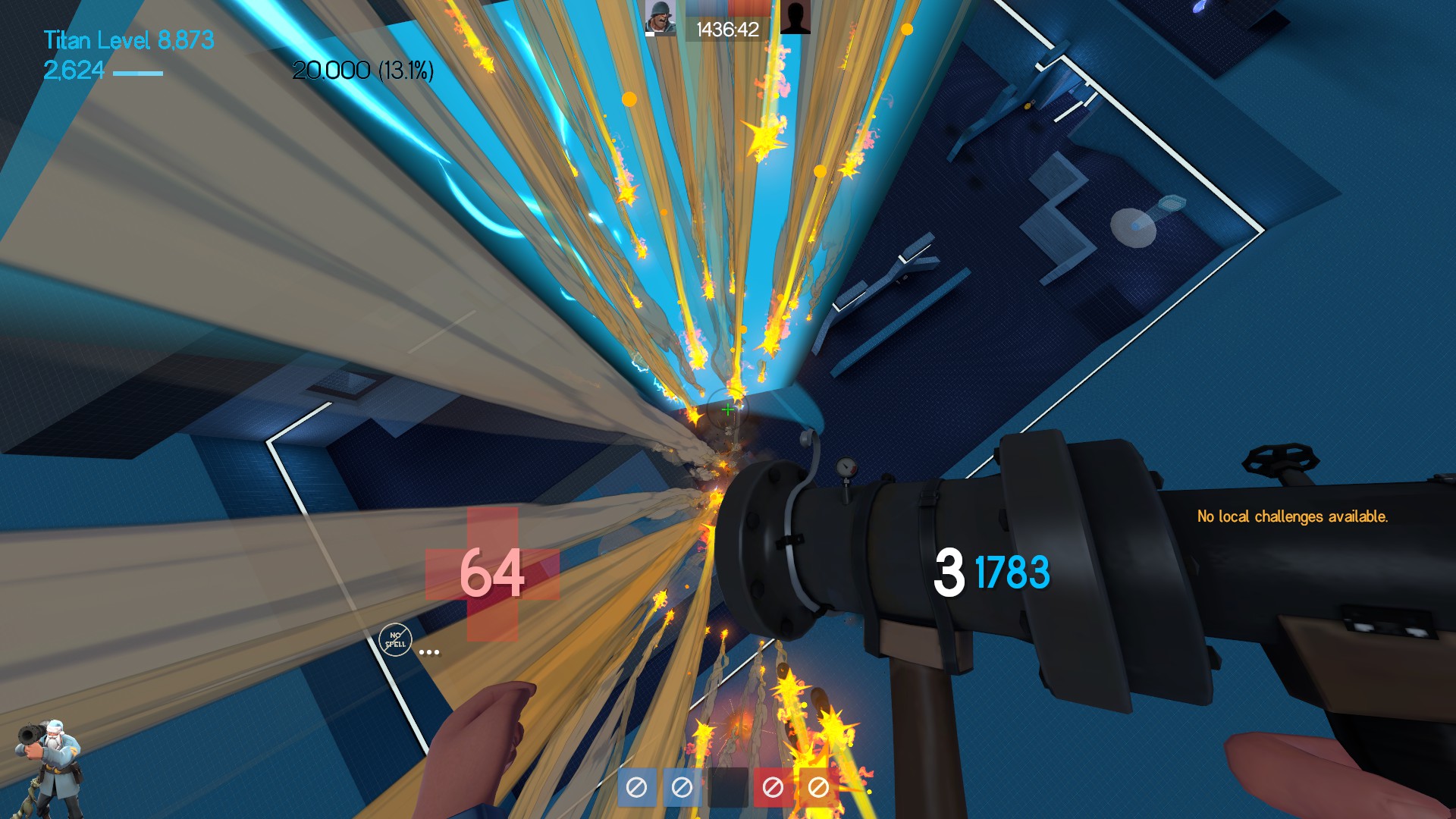This screenshot has height=819, width=1456.
Task: Choose the dark neutral control point icon
Action: (x=727, y=787)
